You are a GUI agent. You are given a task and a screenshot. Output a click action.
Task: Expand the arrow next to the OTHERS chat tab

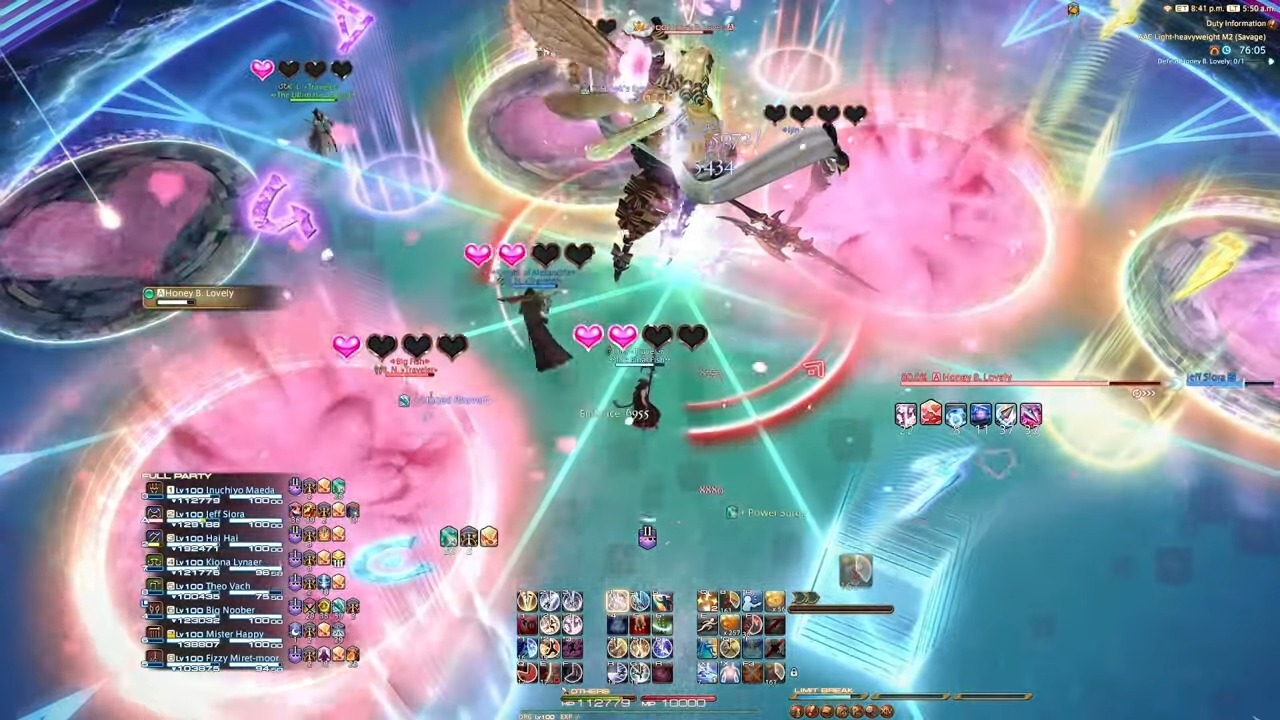coord(564,690)
